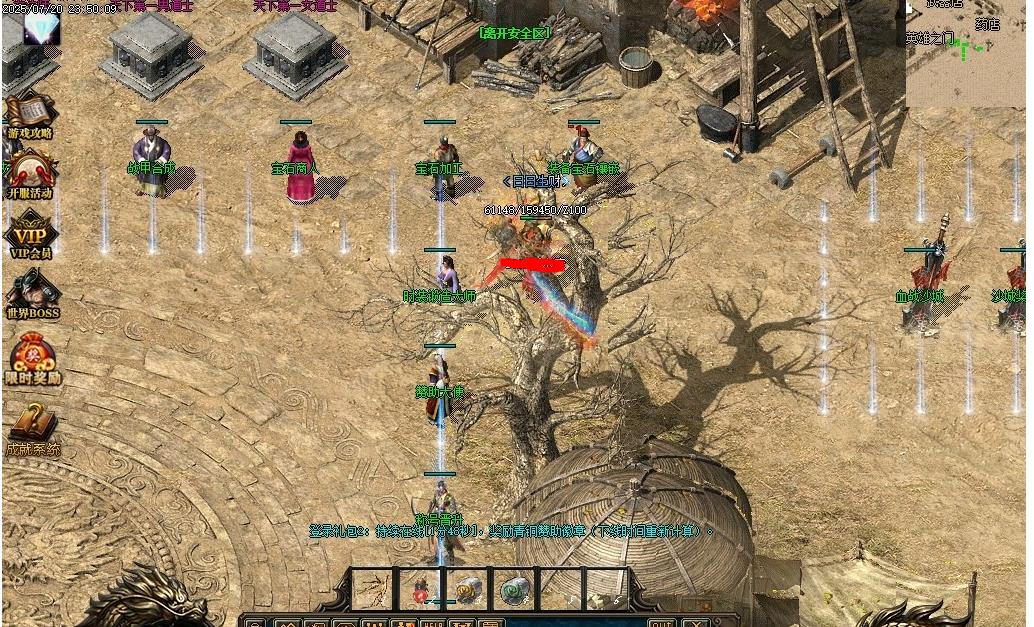Select the yellow scroll hotbar slot
This screenshot has width=1034, height=627.
tap(468, 589)
